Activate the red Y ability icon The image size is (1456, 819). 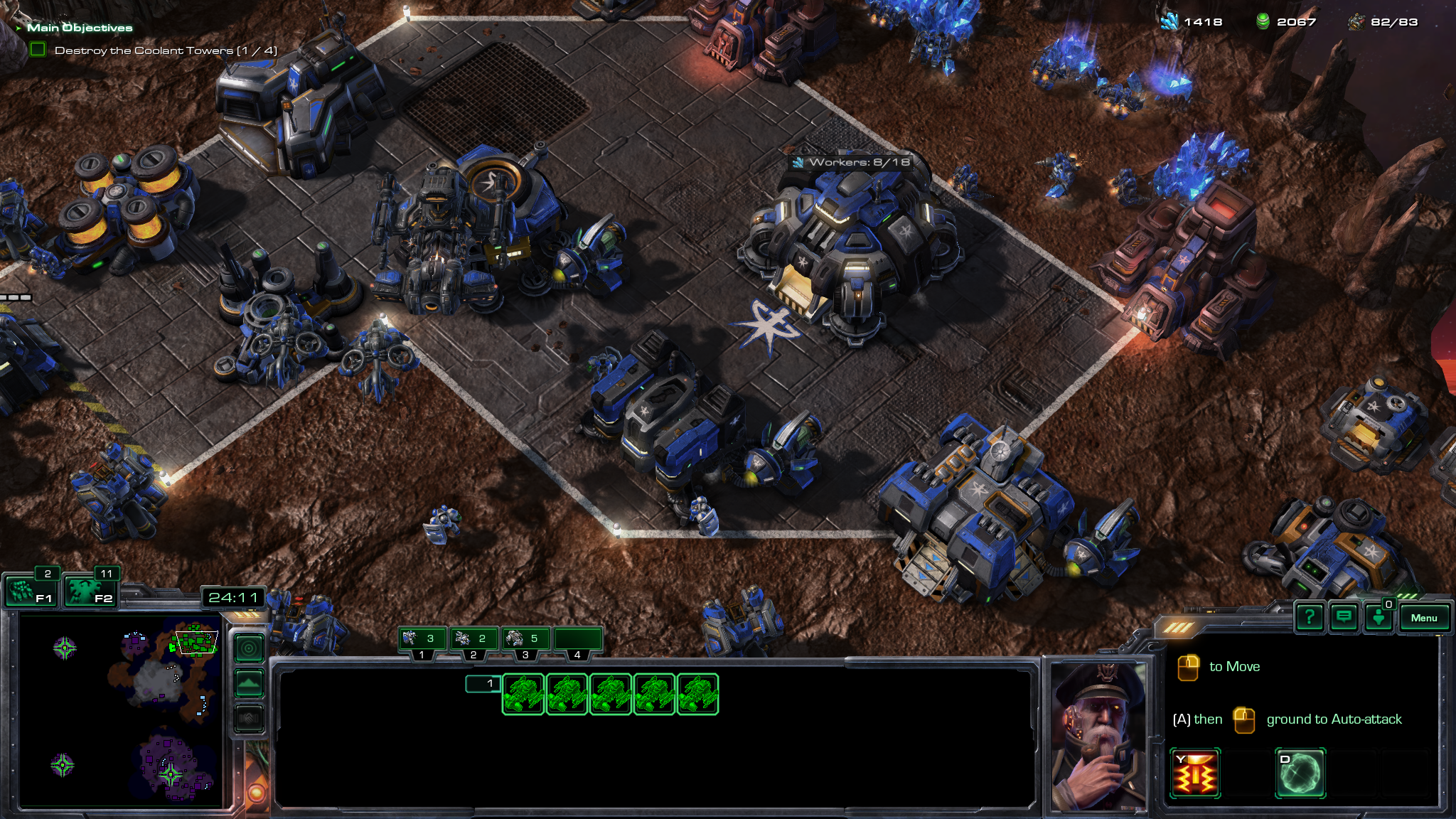click(1195, 773)
